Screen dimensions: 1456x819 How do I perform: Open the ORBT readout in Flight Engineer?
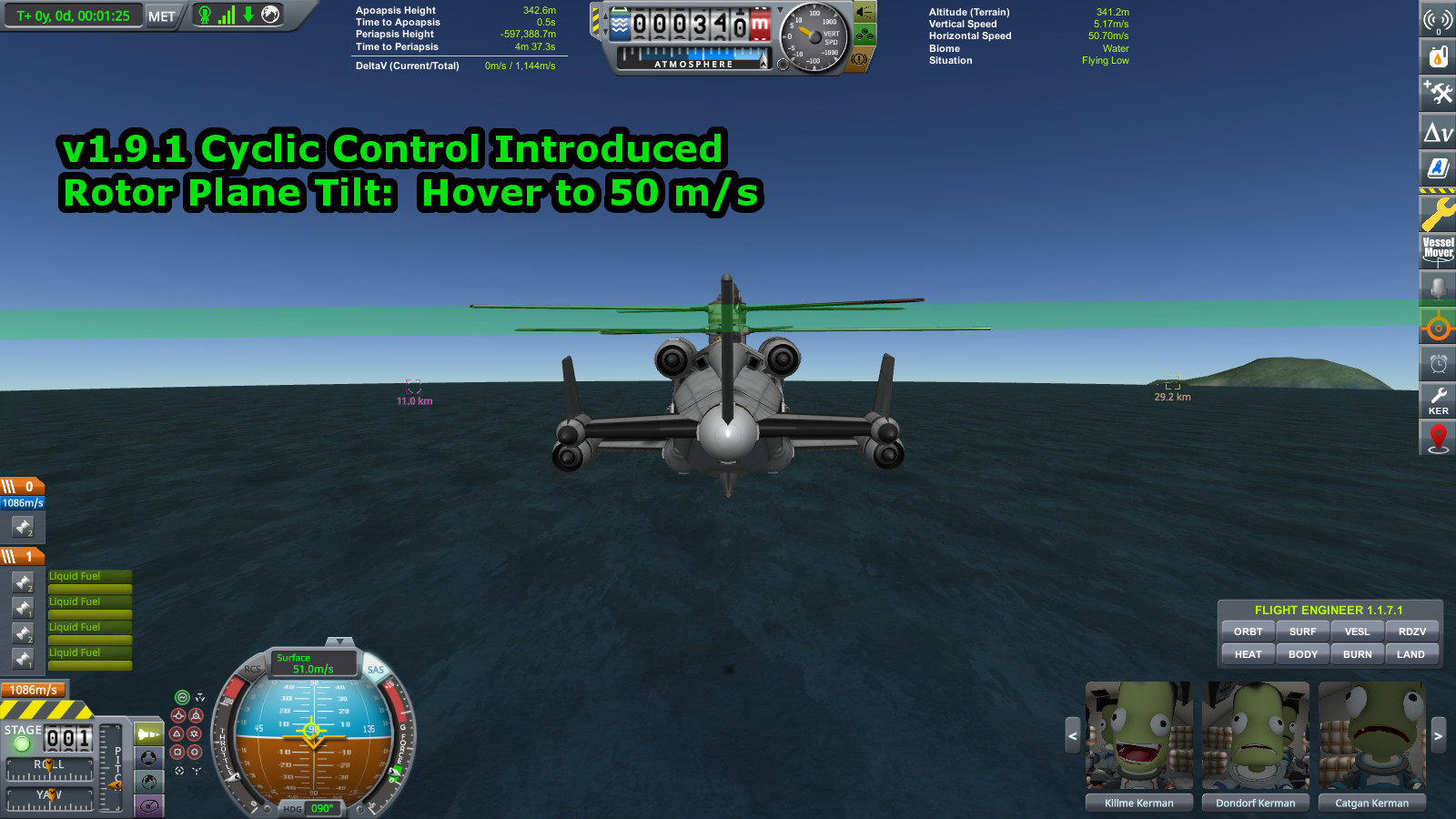(x=1248, y=632)
